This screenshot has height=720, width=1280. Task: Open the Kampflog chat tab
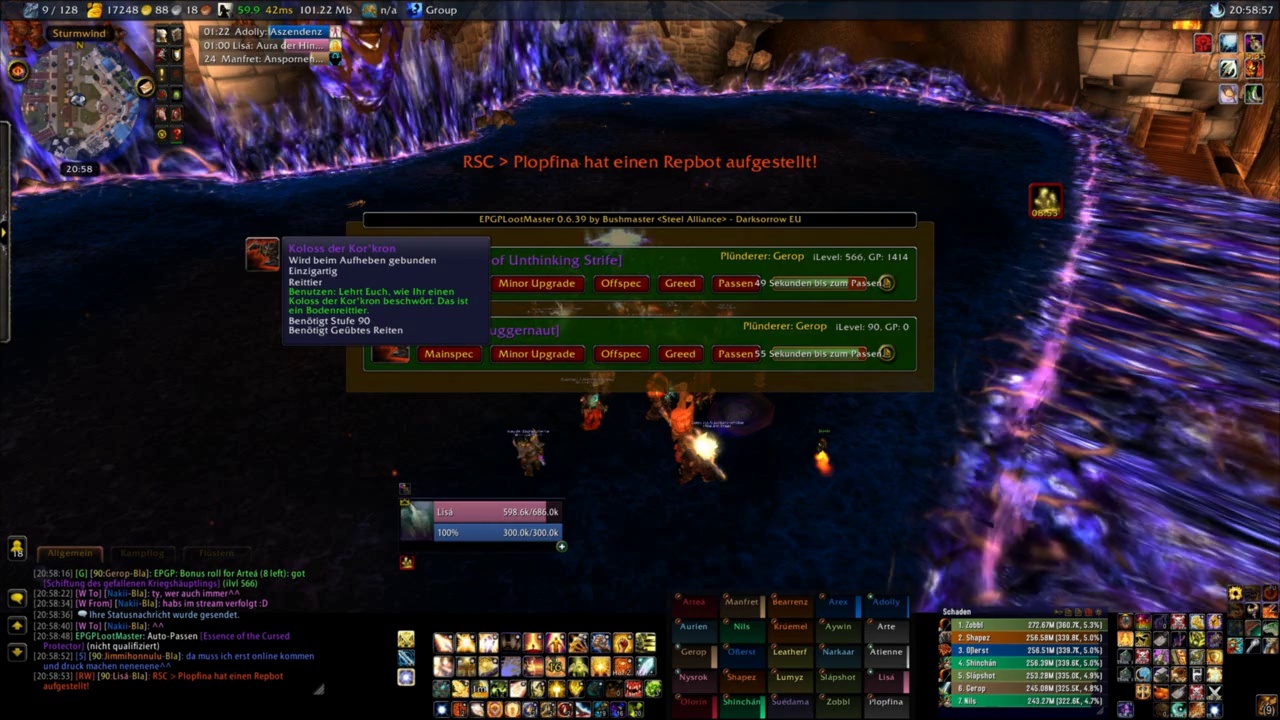pyautogui.click(x=142, y=553)
